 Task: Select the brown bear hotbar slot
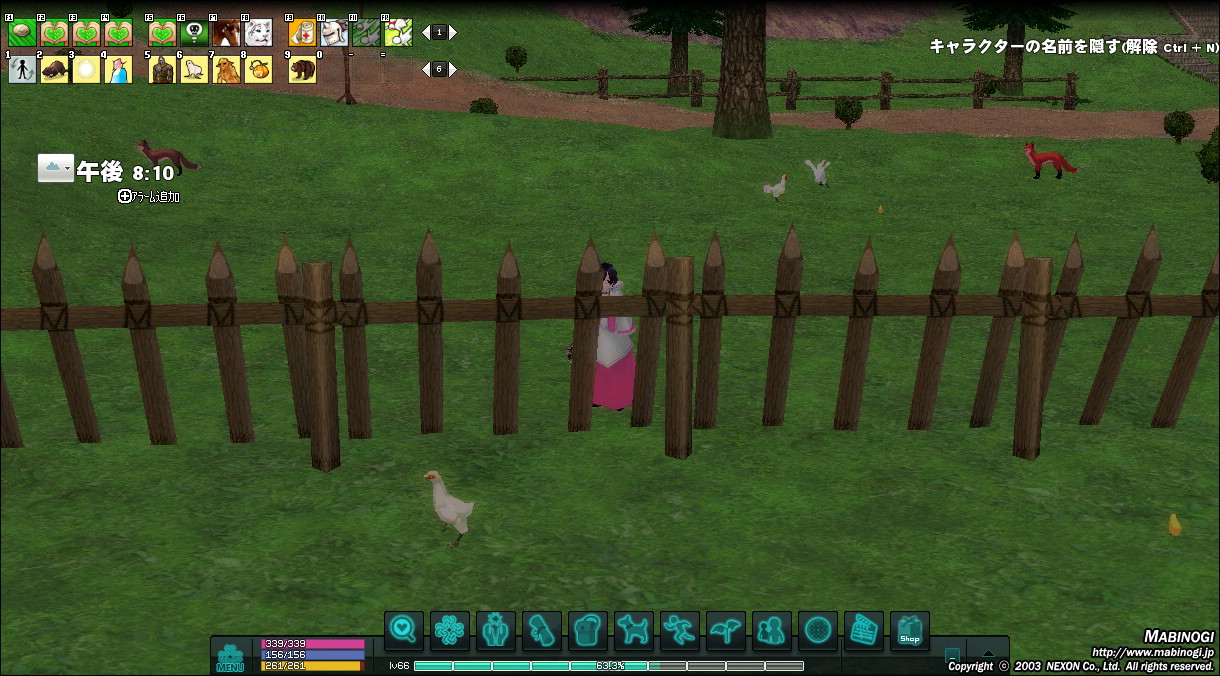(302, 69)
